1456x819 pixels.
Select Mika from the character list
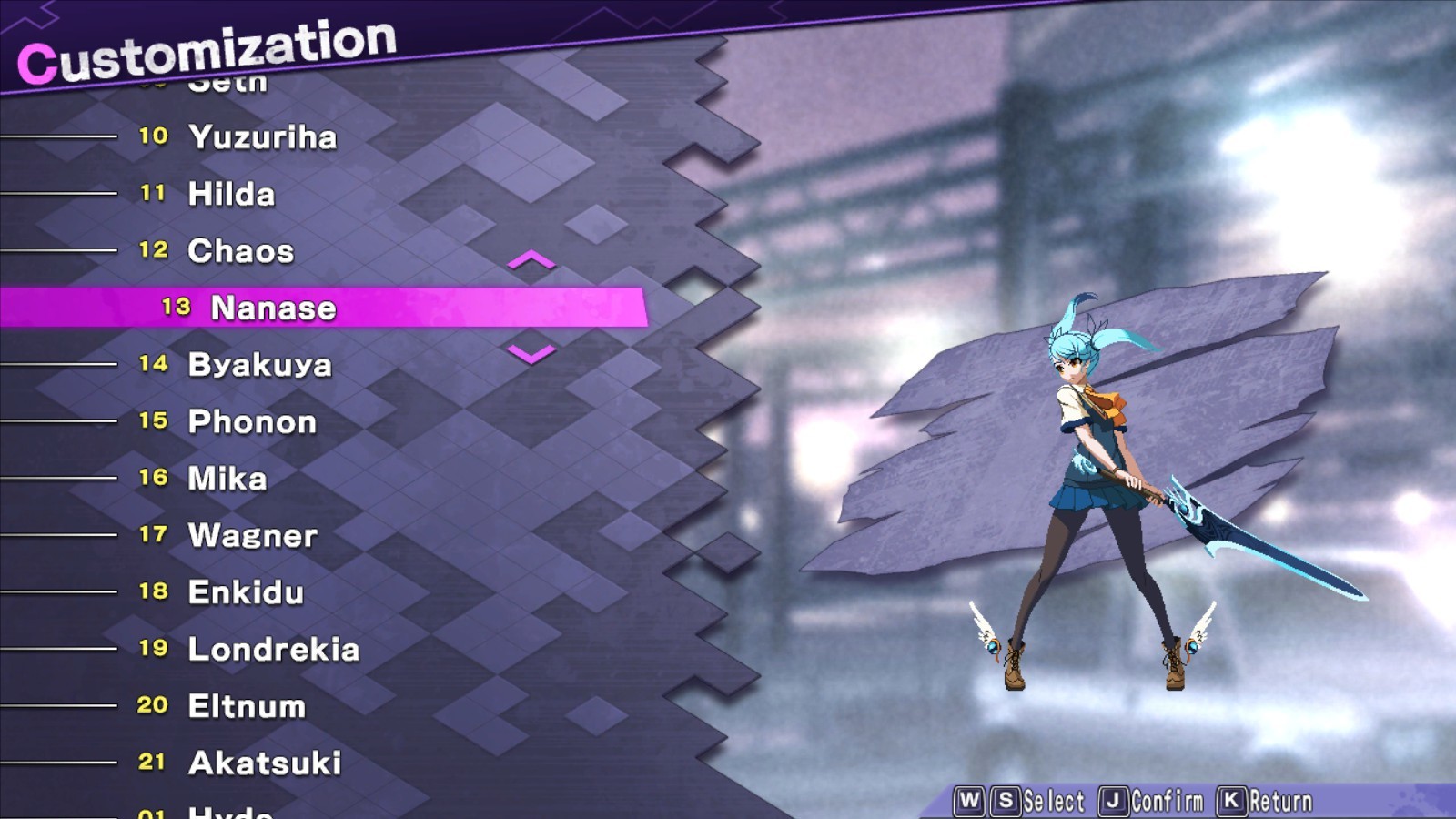click(227, 478)
